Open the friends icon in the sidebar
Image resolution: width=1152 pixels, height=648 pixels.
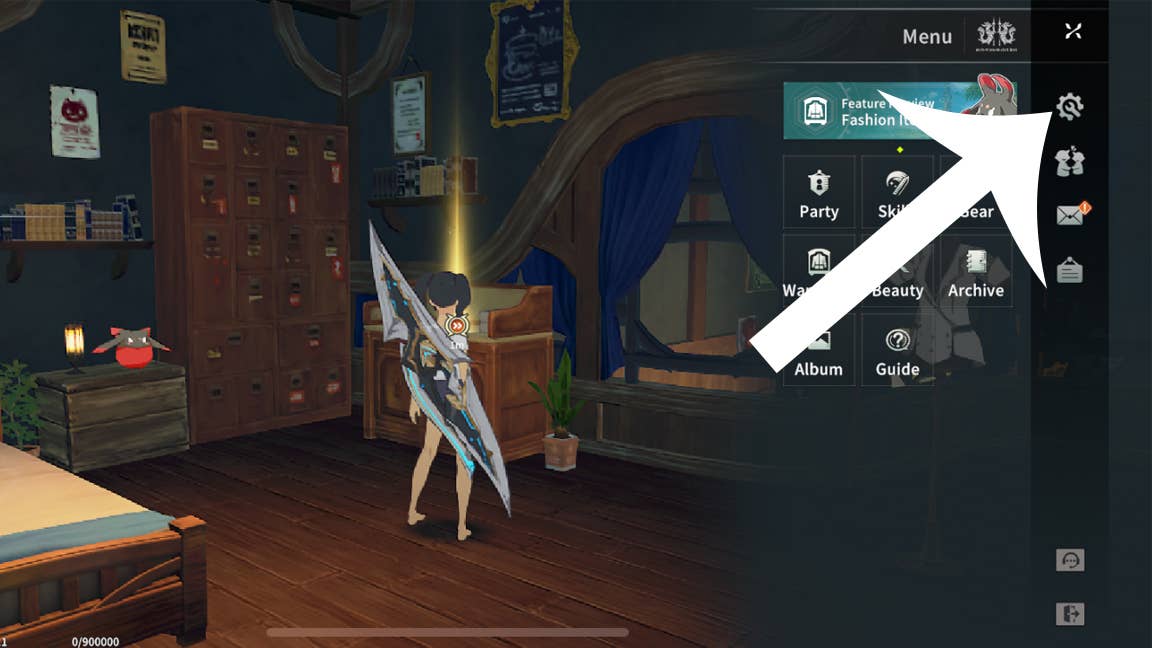[x=1070, y=161]
